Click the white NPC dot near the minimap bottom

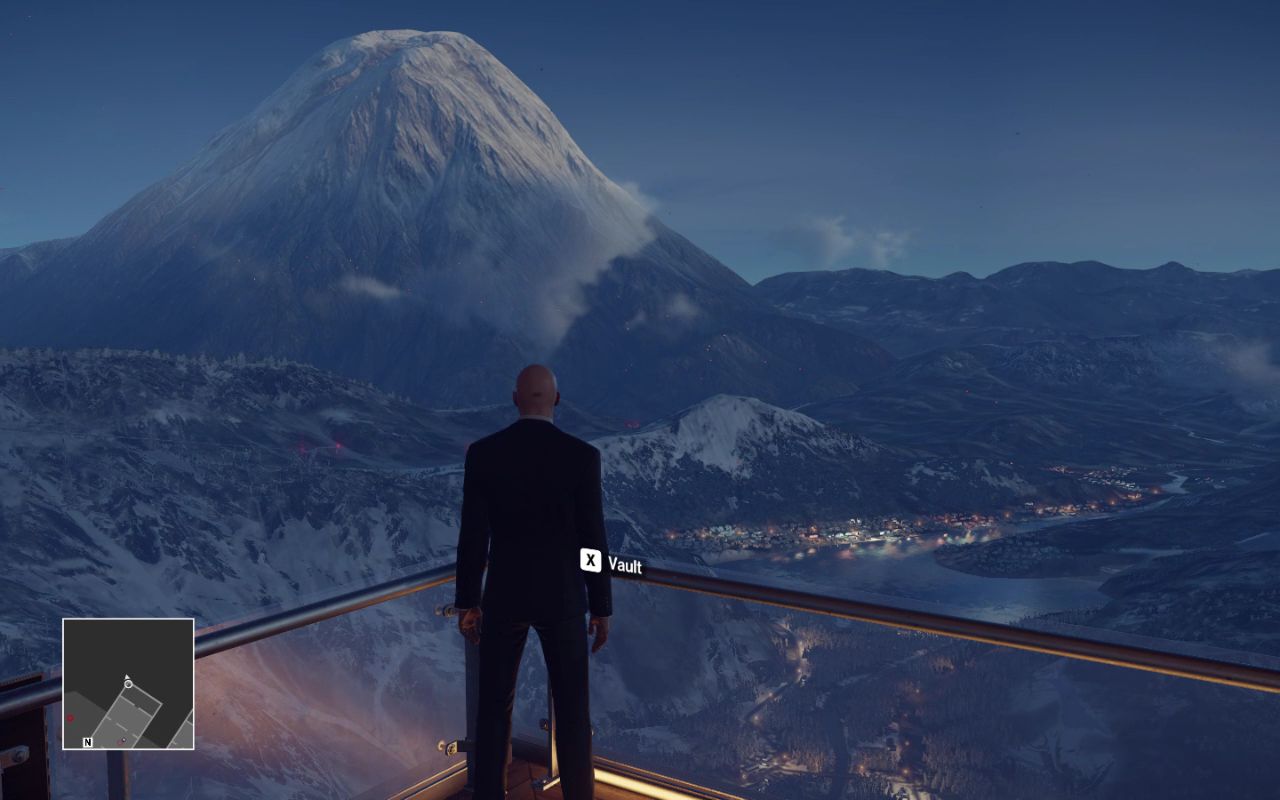click(123, 740)
